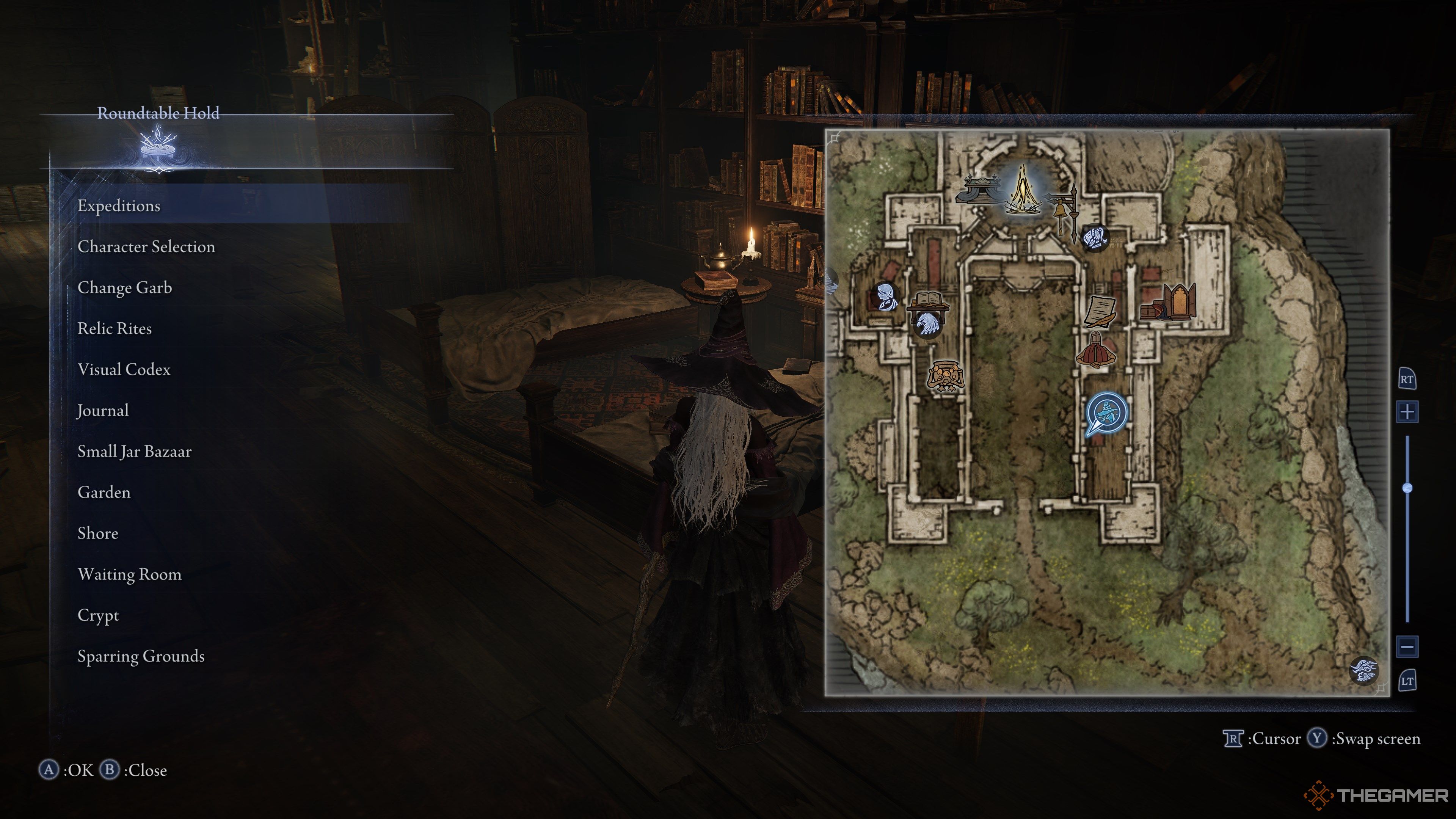Viewport: 1456px width, 819px height.
Task: Choose the Crypt location
Action: pyautogui.click(x=98, y=615)
